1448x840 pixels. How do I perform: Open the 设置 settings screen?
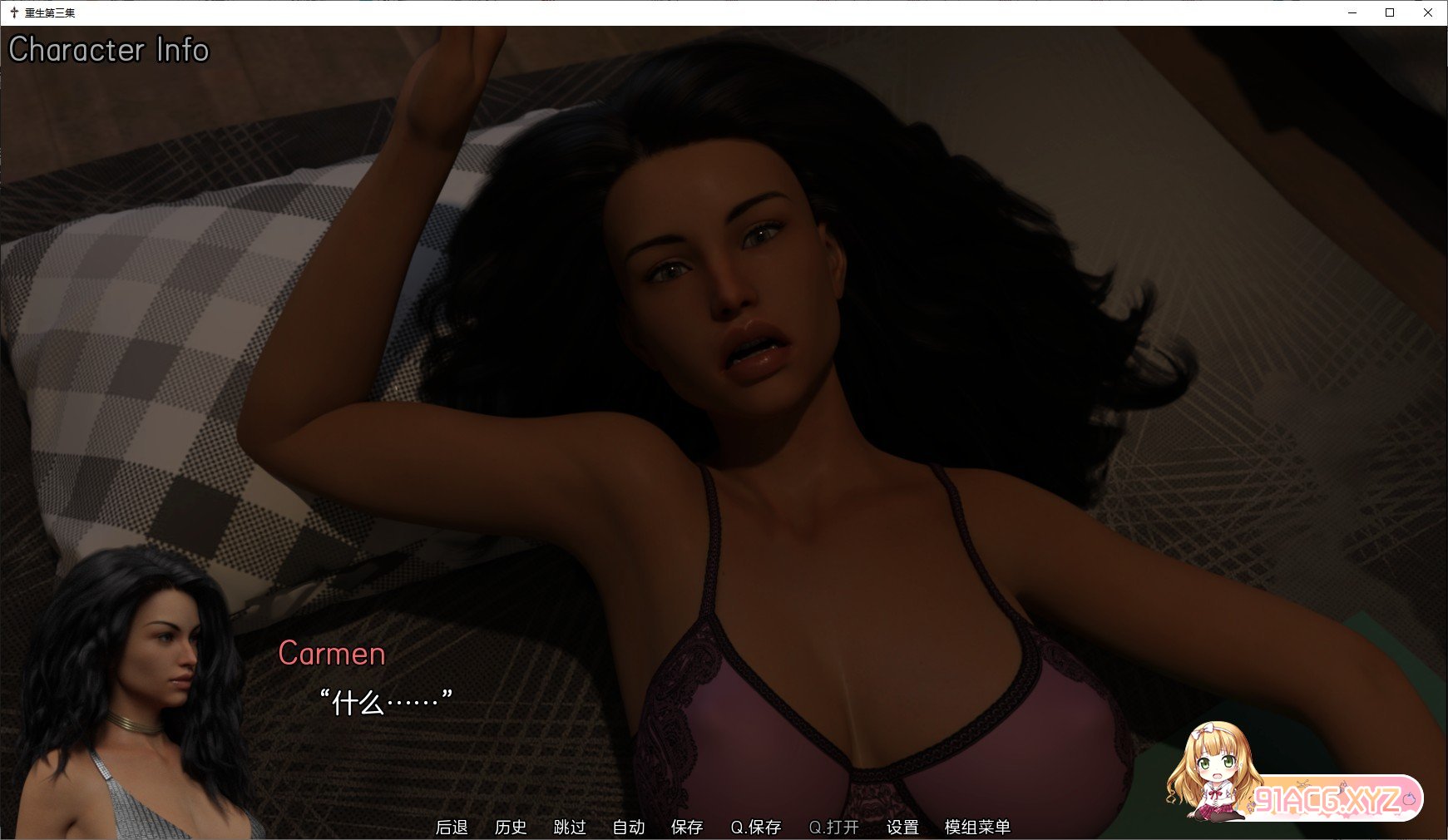902,828
